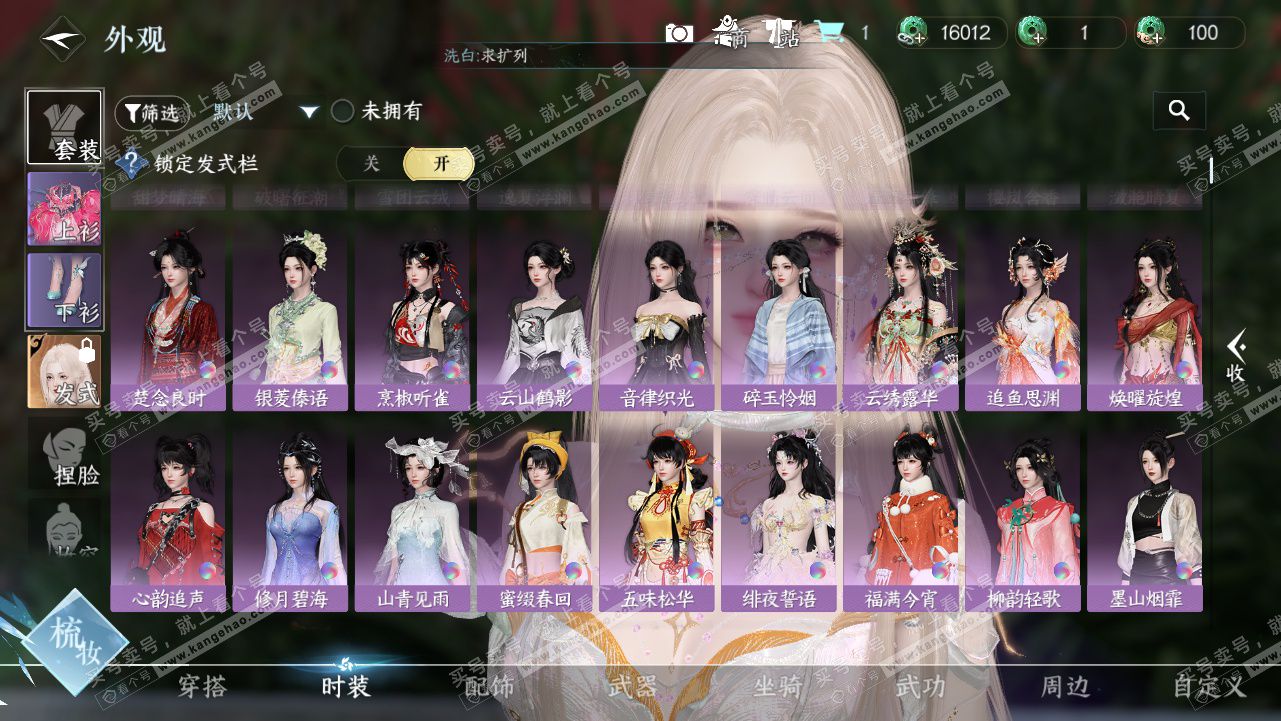Switch to the 配饰 bottom tab
The image size is (1281, 721).
tap(489, 686)
